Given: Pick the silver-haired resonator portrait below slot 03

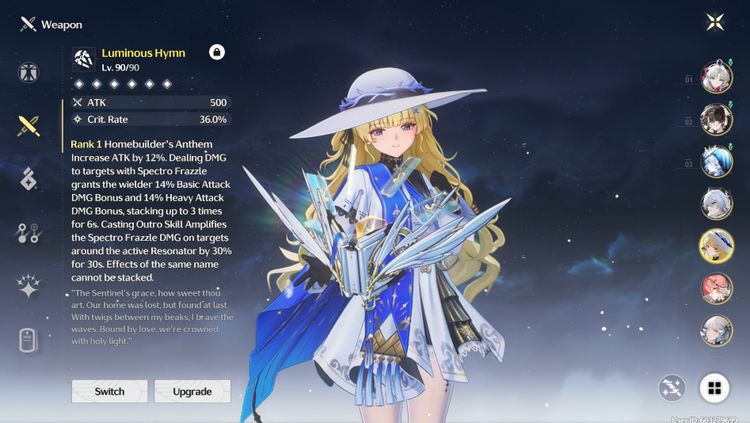Looking at the screenshot, I should coord(716,205).
